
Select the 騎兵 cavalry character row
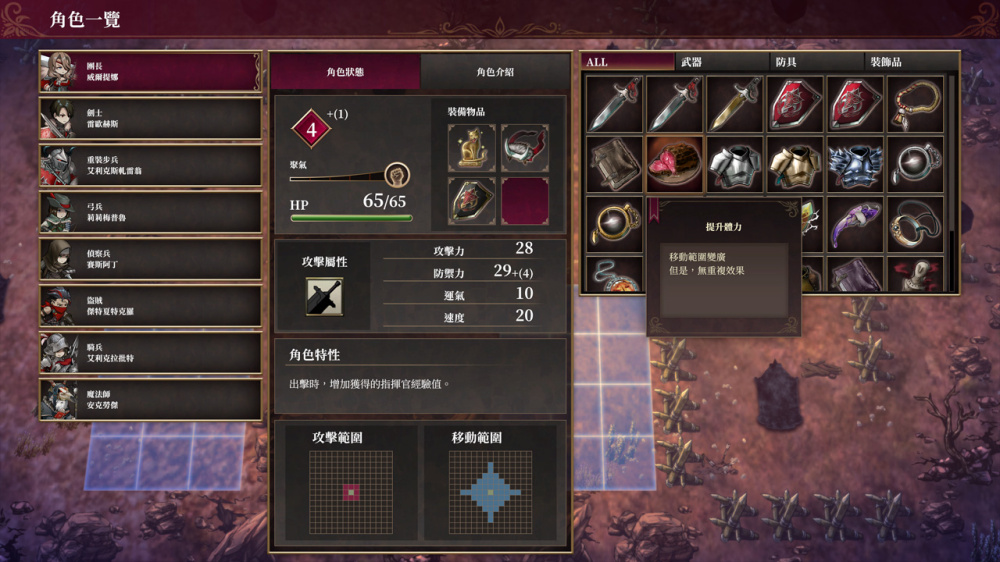coord(150,353)
